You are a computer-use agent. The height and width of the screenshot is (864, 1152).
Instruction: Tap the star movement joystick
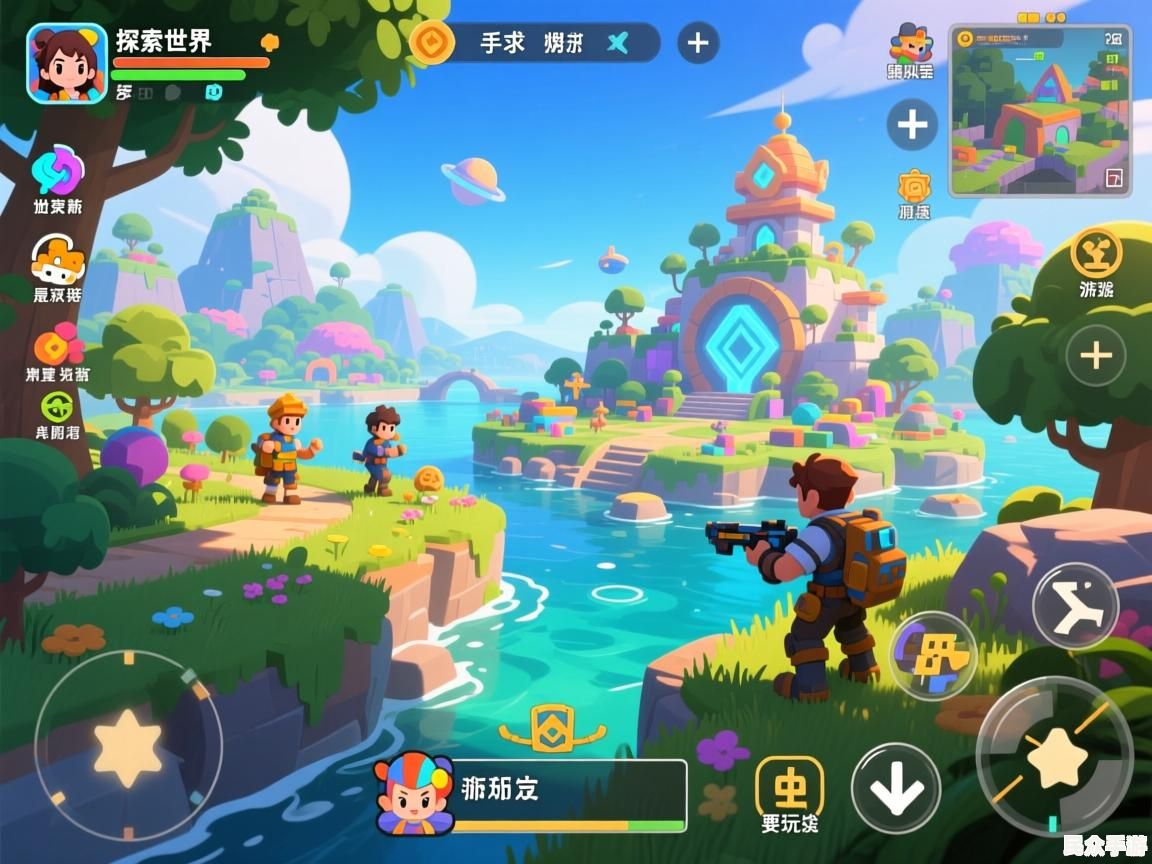[128, 746]
